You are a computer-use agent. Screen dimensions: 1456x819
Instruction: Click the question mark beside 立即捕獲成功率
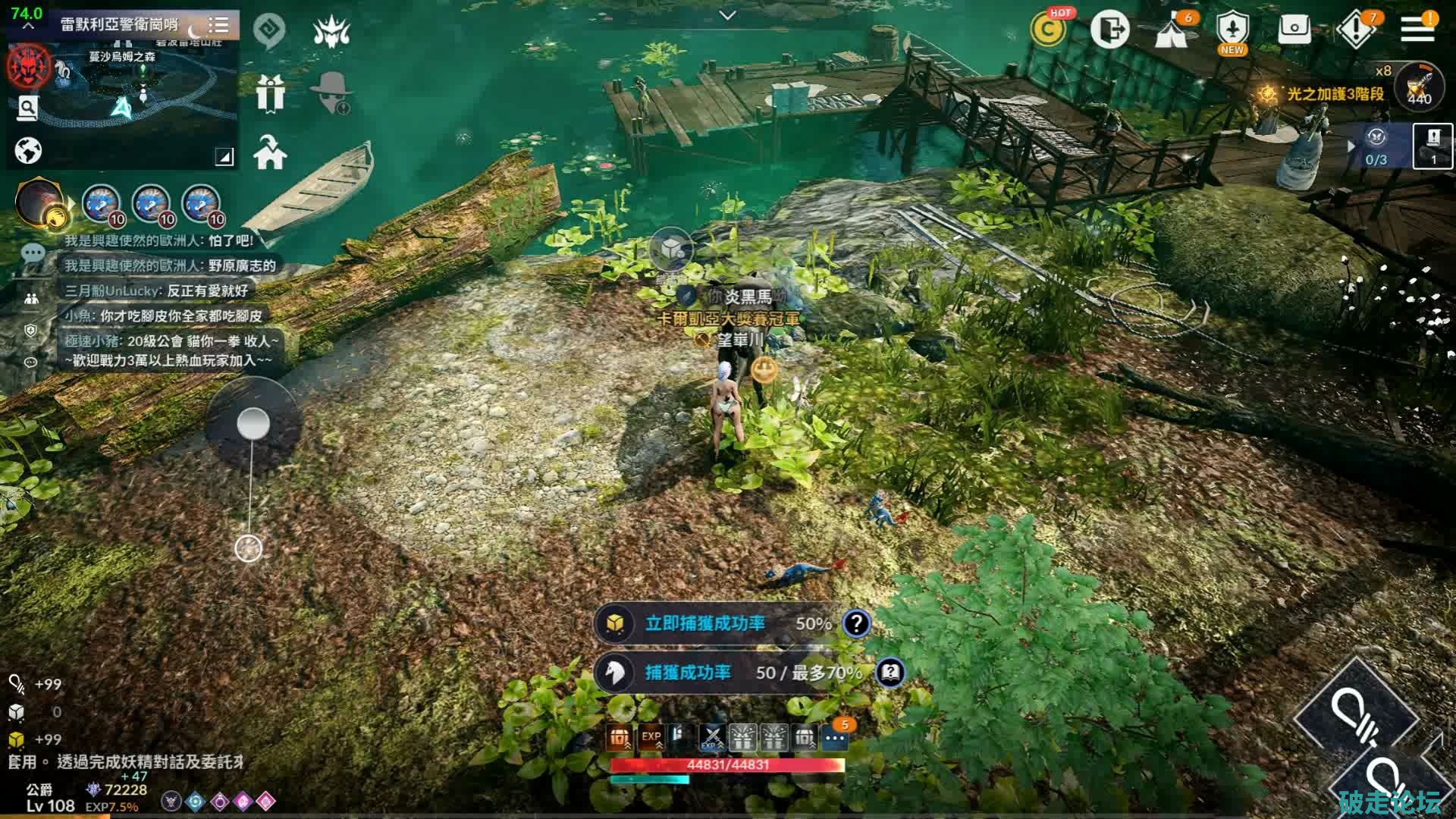[x=856, y=623]
